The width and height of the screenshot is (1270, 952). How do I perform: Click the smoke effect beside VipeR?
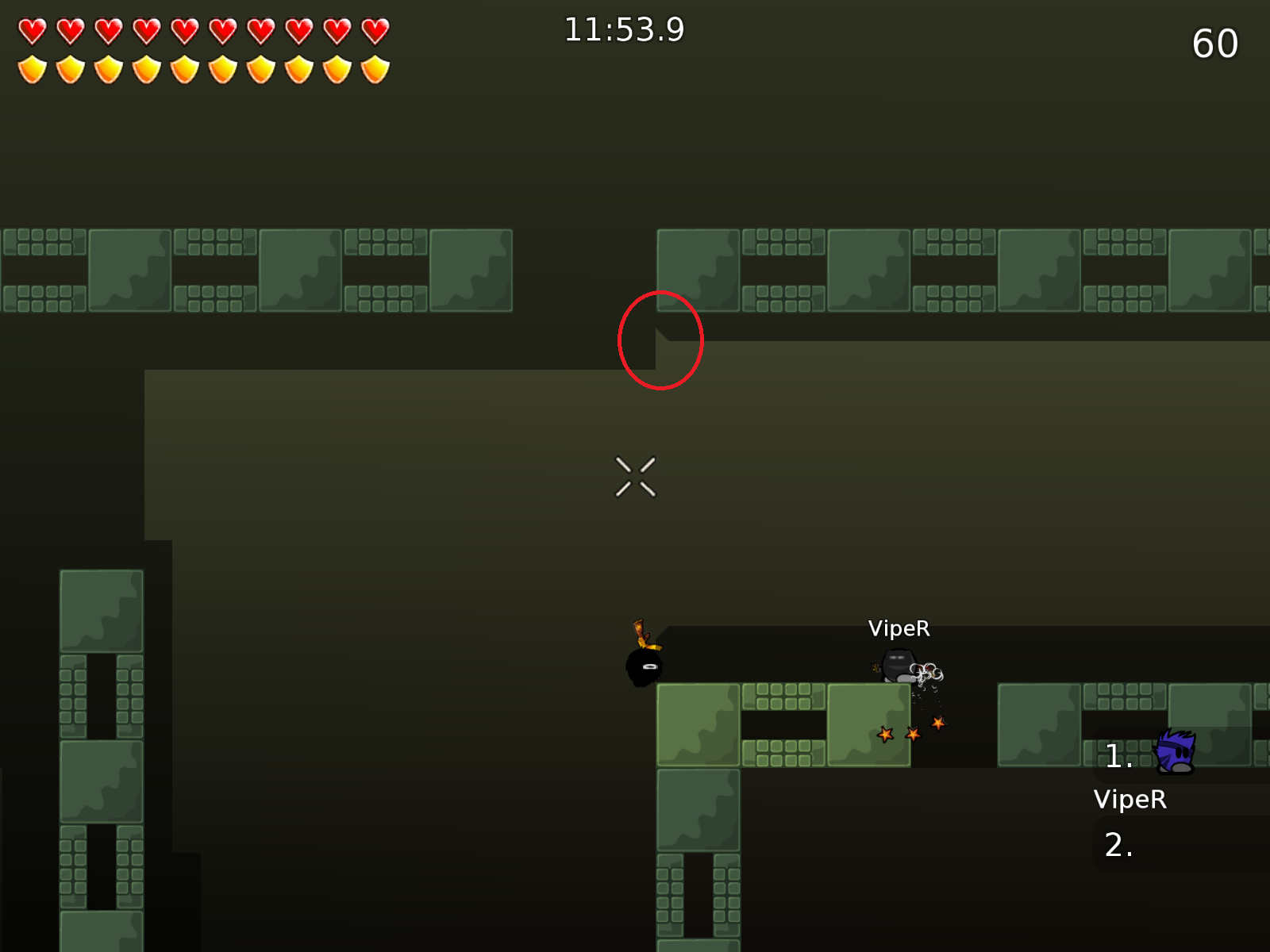point(927,670)
